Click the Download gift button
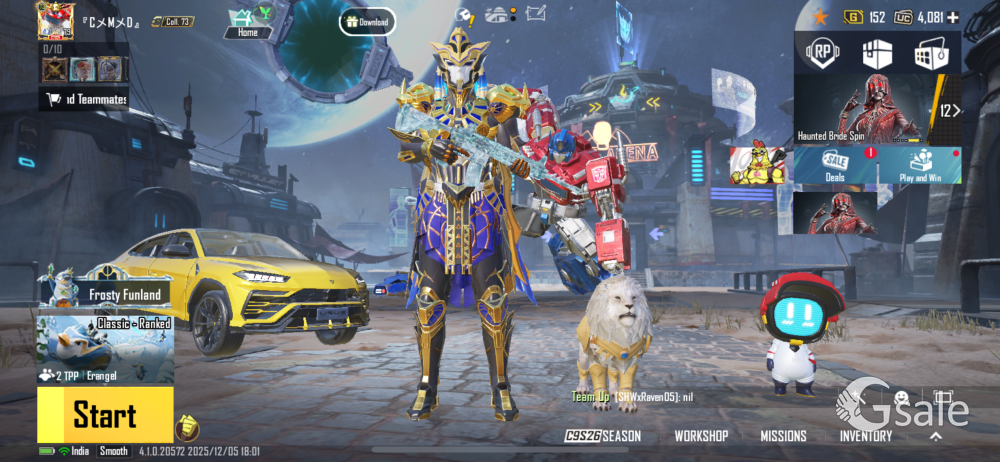 coord(367,21)
